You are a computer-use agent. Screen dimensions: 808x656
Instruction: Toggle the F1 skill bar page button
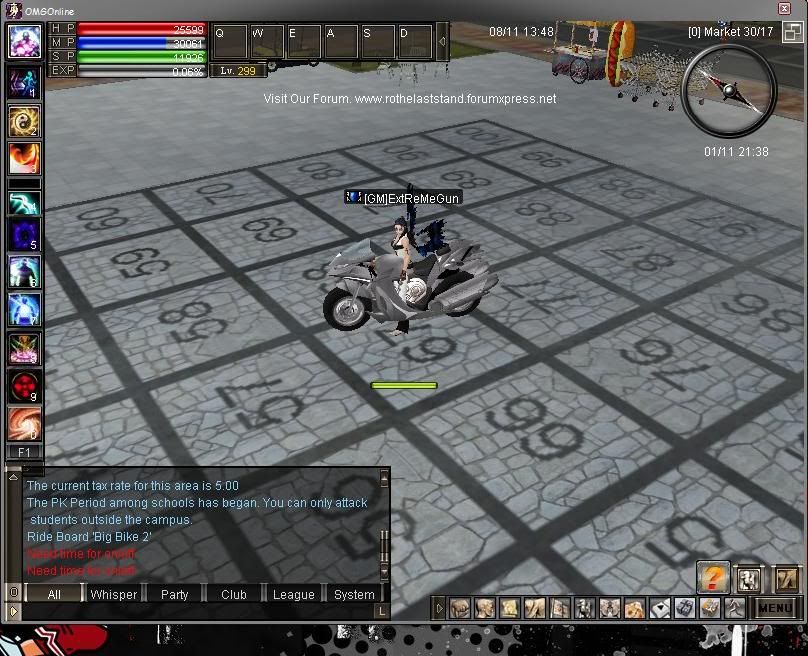tap(24, 453)
